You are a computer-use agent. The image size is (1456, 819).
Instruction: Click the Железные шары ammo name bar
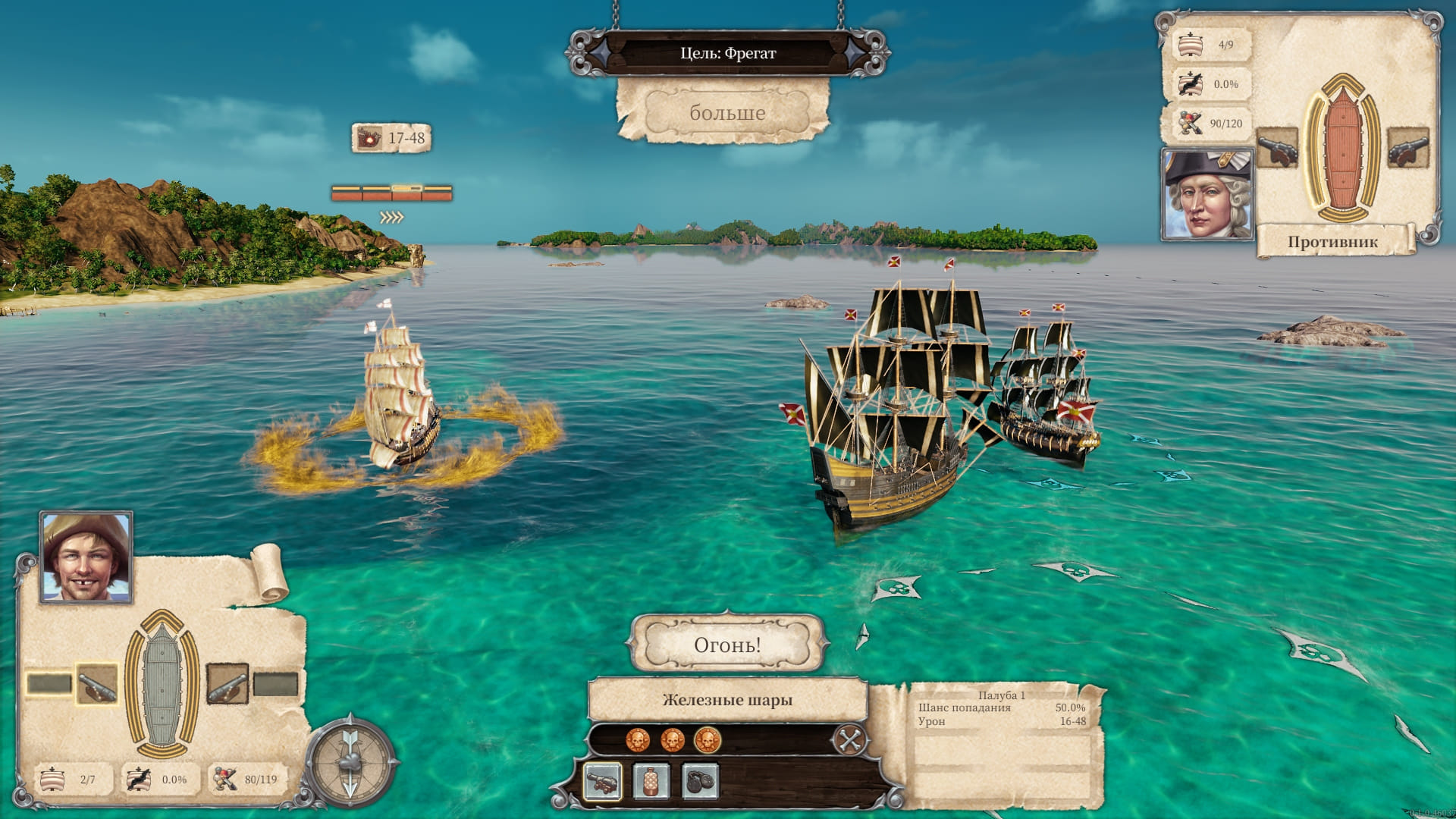coord(727,700)
